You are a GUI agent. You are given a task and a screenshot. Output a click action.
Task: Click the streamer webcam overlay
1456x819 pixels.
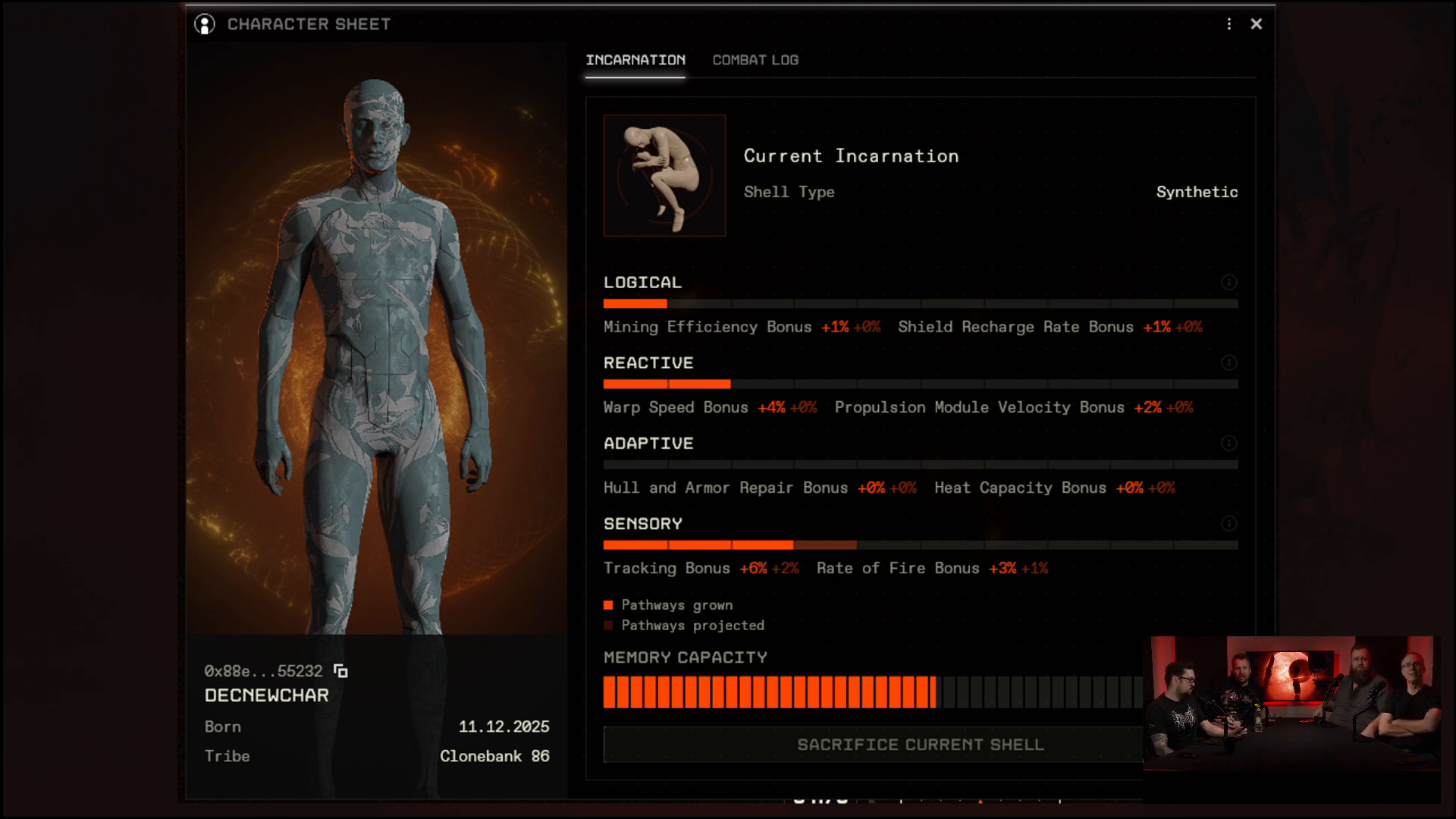tap(1291, 704)
